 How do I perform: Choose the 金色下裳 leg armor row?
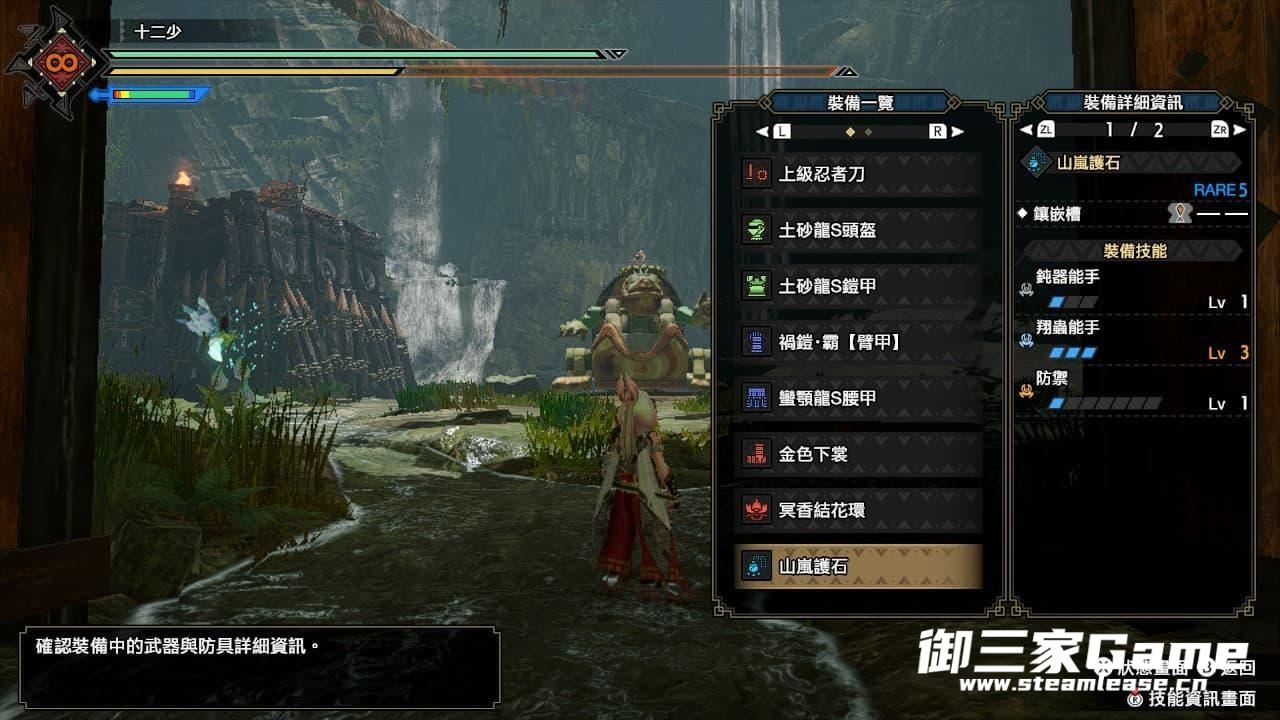[858, 454]
